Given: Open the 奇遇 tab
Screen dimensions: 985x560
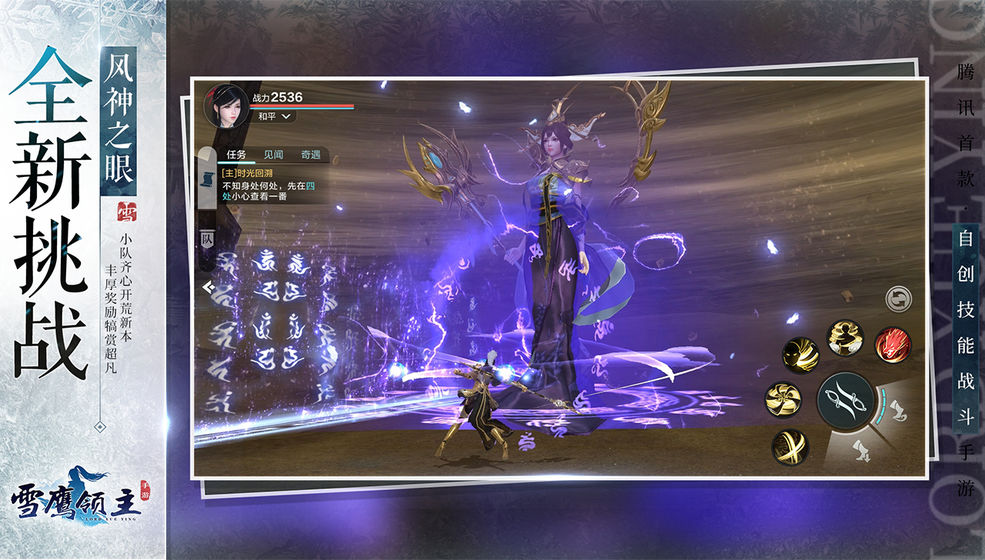Looking at the screenshot, I should click(x=310, y=155).
